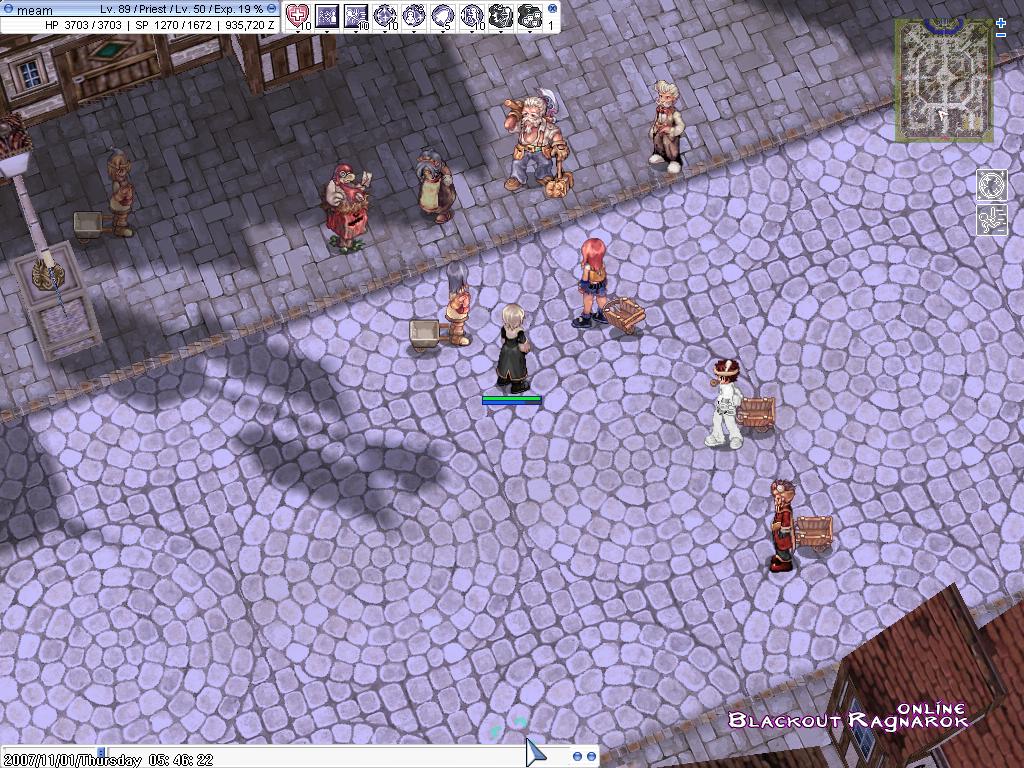Click the right round chat bar button
The height and width of the screenshot is (768, 1024).
point(591,757)
